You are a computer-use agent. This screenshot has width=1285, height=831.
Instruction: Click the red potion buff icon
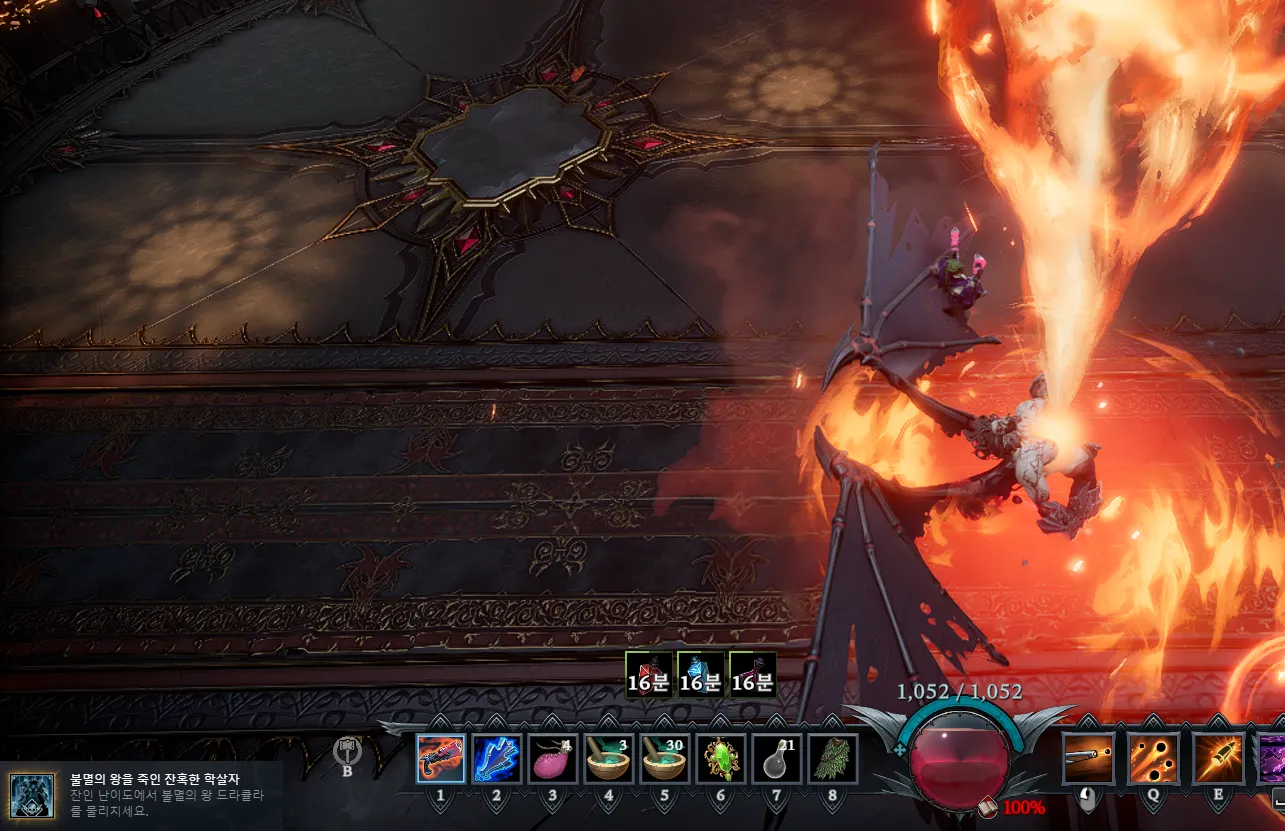pos(648,674)
